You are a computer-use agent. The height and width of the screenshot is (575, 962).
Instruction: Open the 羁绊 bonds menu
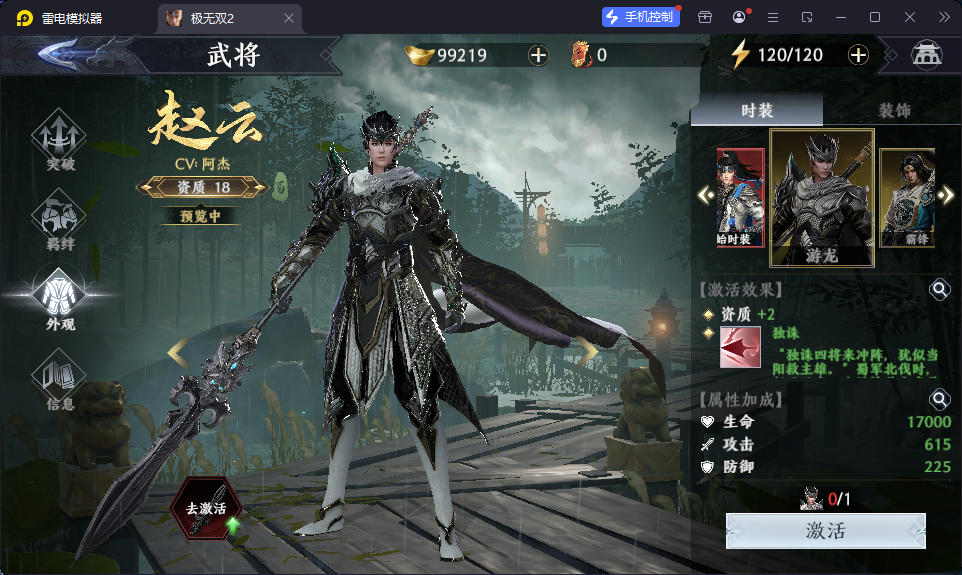coord(60,222)
